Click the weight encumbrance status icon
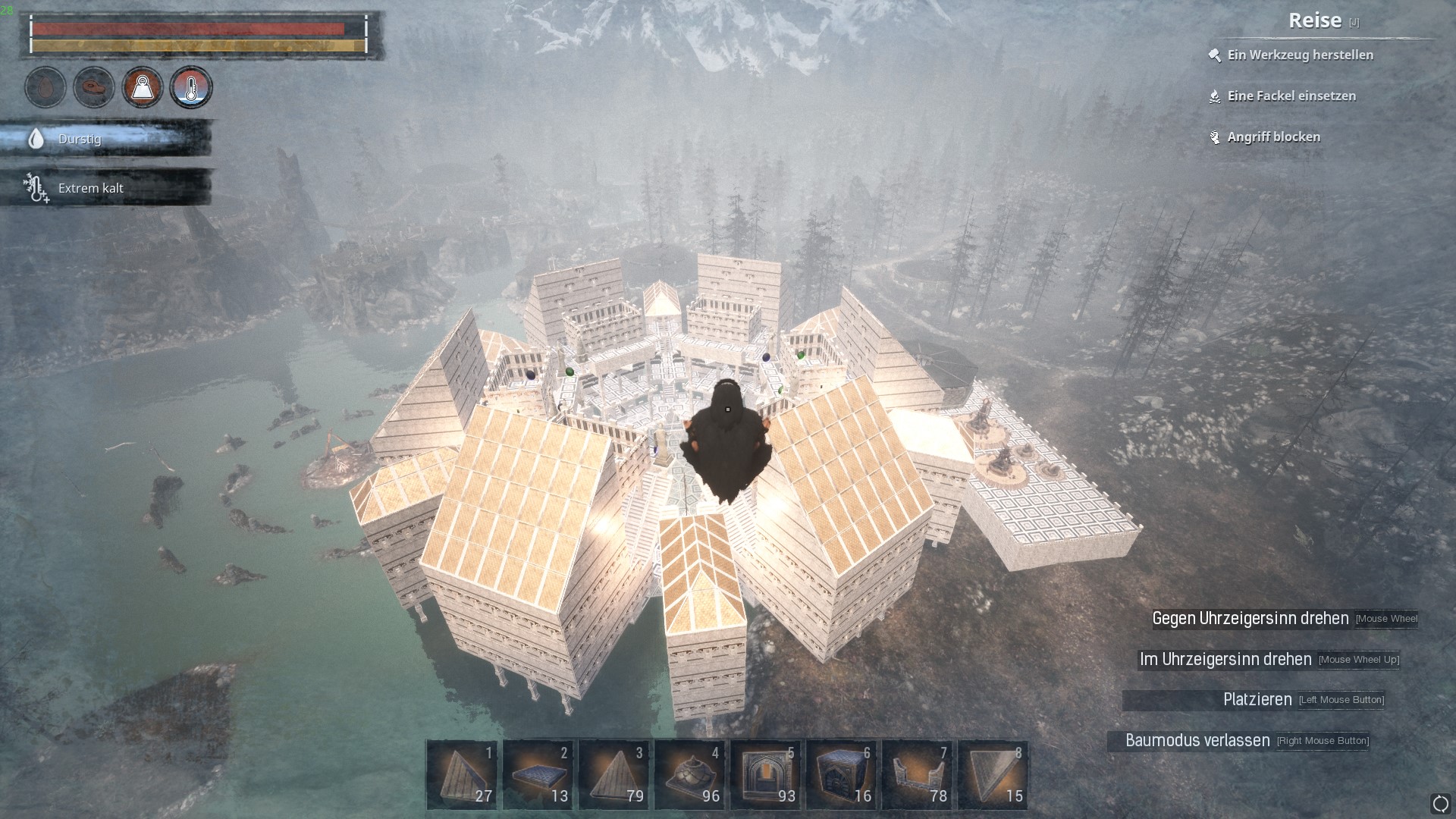1456x819 pixels. [x=143, y=87]
